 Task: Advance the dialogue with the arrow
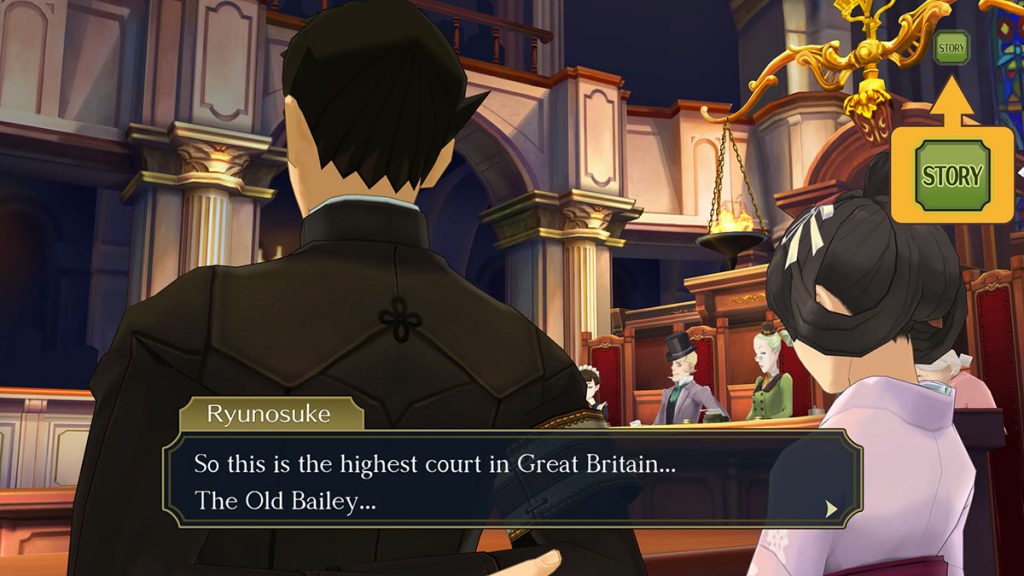[x=830, y=509]
